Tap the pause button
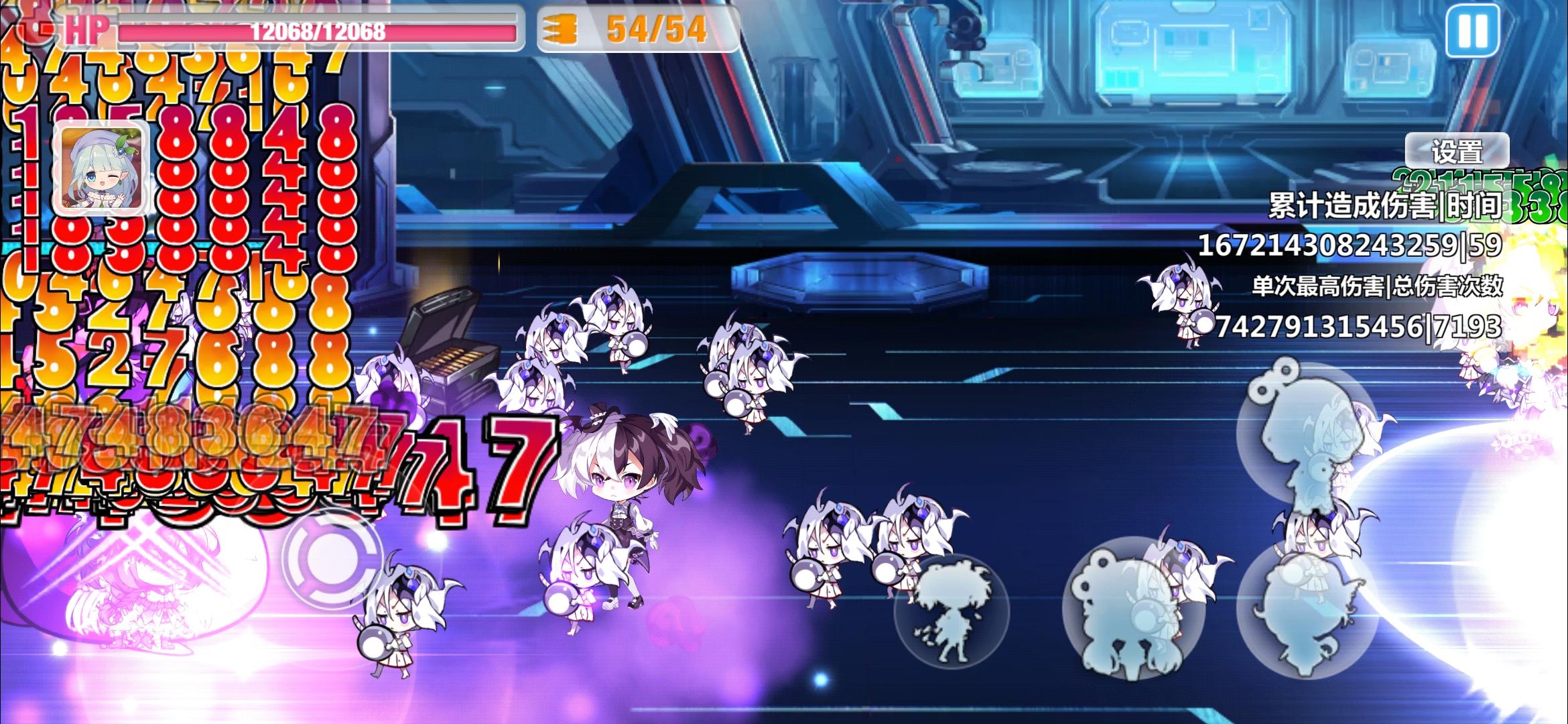The image size is (1568, 724). point(1472,31)
